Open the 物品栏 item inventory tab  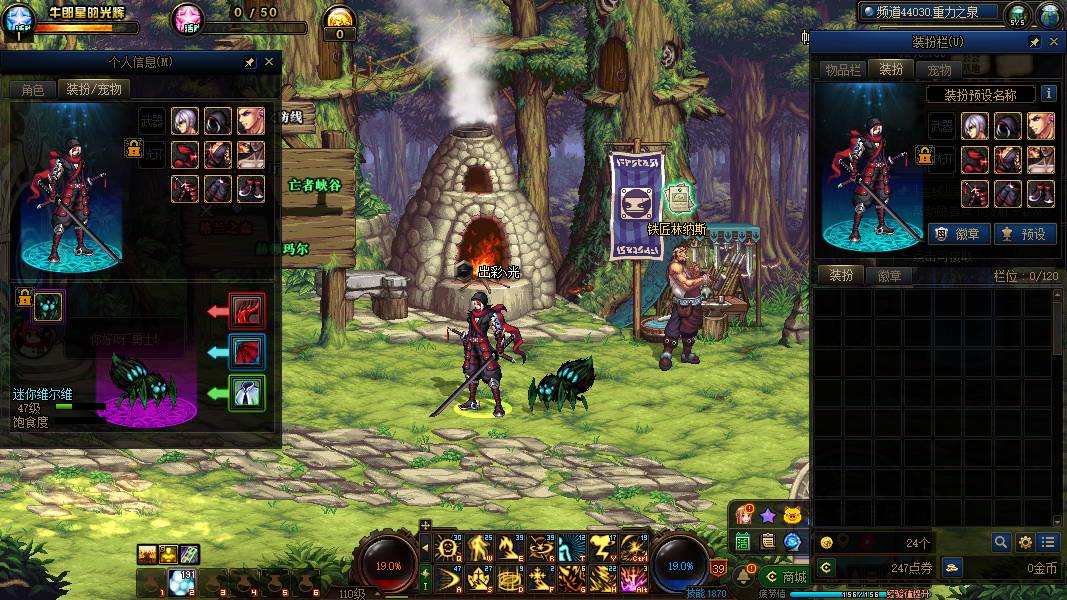click(x=842, y=69)
